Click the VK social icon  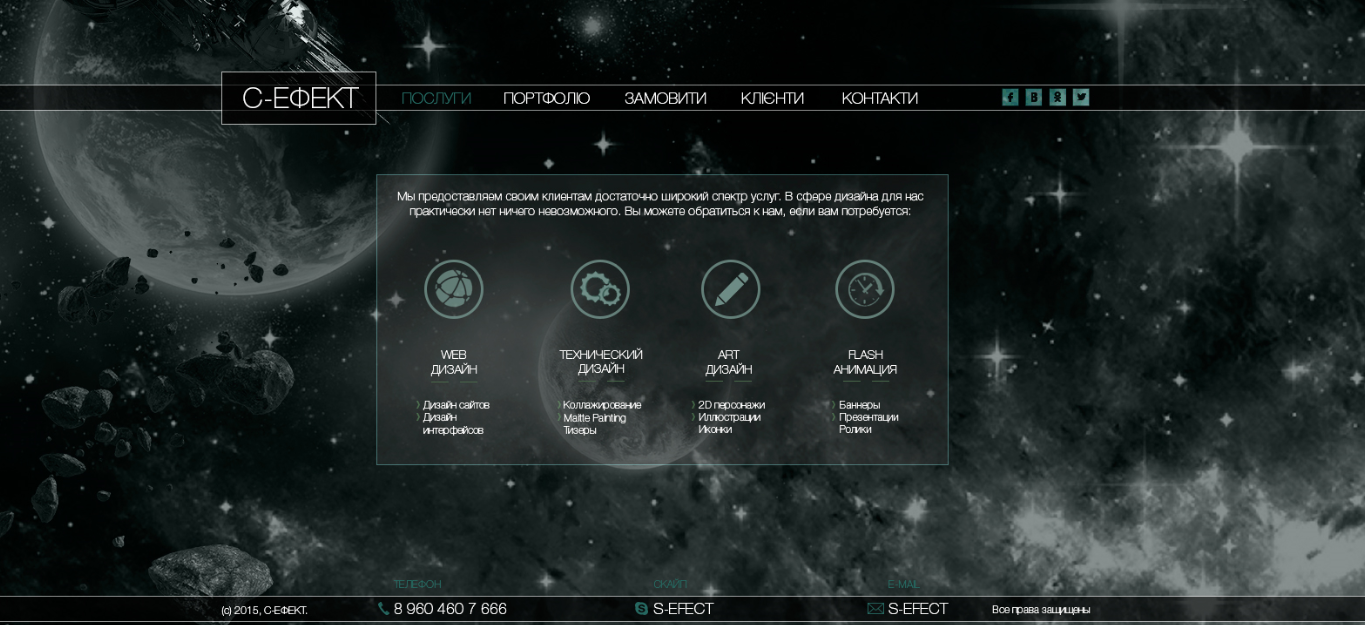(x=1034, y=97)
